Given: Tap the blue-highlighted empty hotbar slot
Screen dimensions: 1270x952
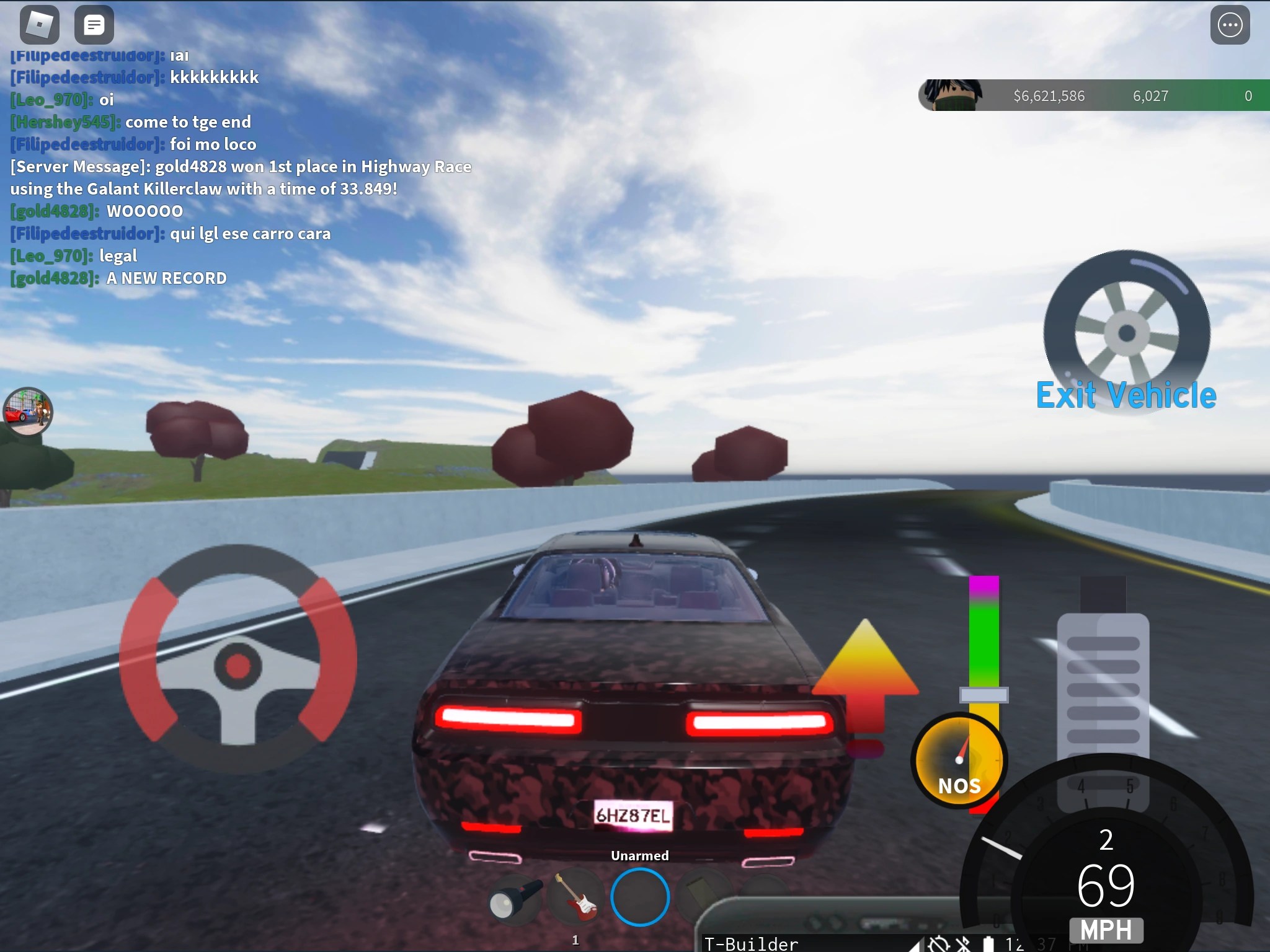Looking at the screenshot, I should [641, 896].
